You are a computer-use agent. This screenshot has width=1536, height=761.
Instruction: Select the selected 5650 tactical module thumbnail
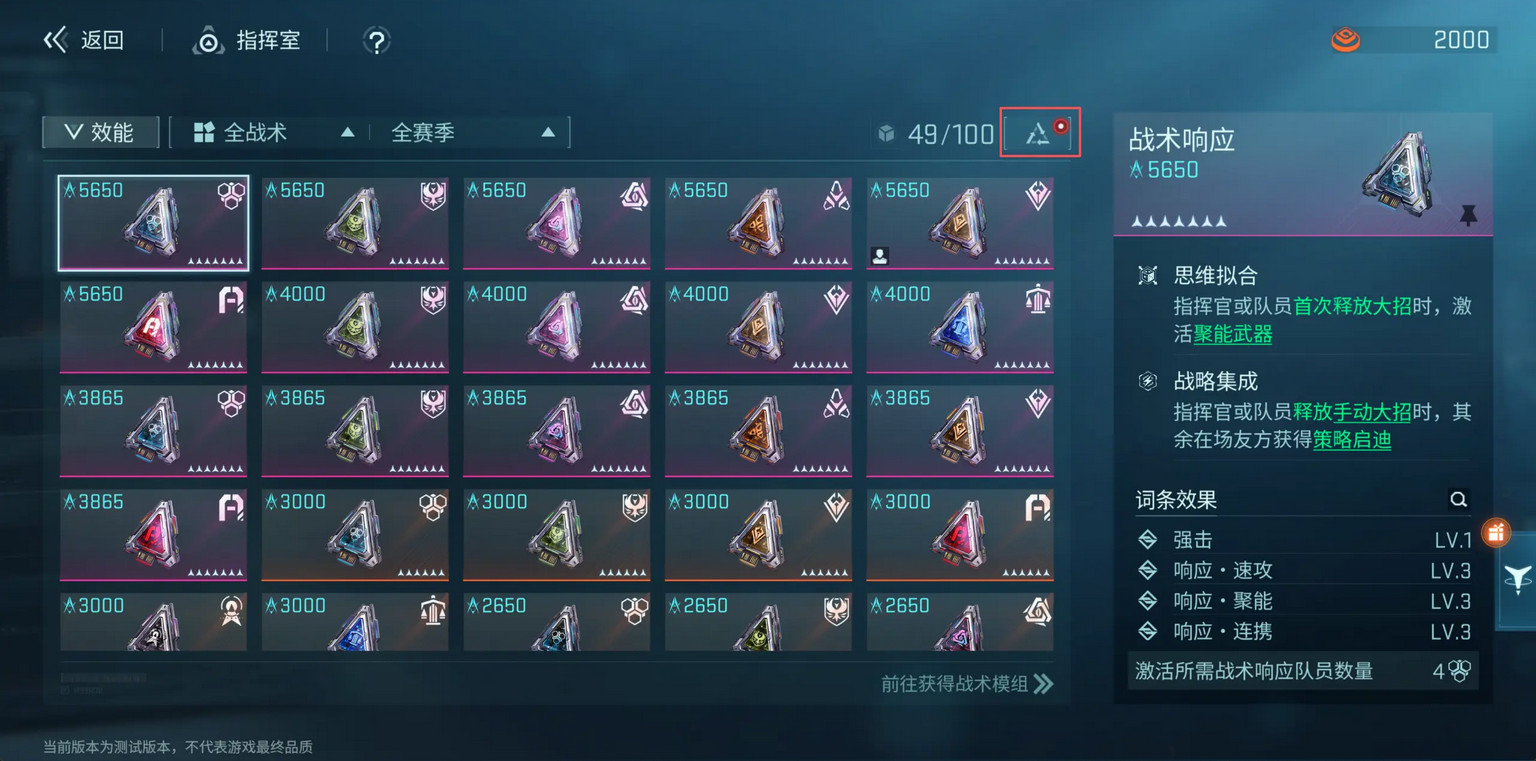pyautogui.click(x=152, y=222)
